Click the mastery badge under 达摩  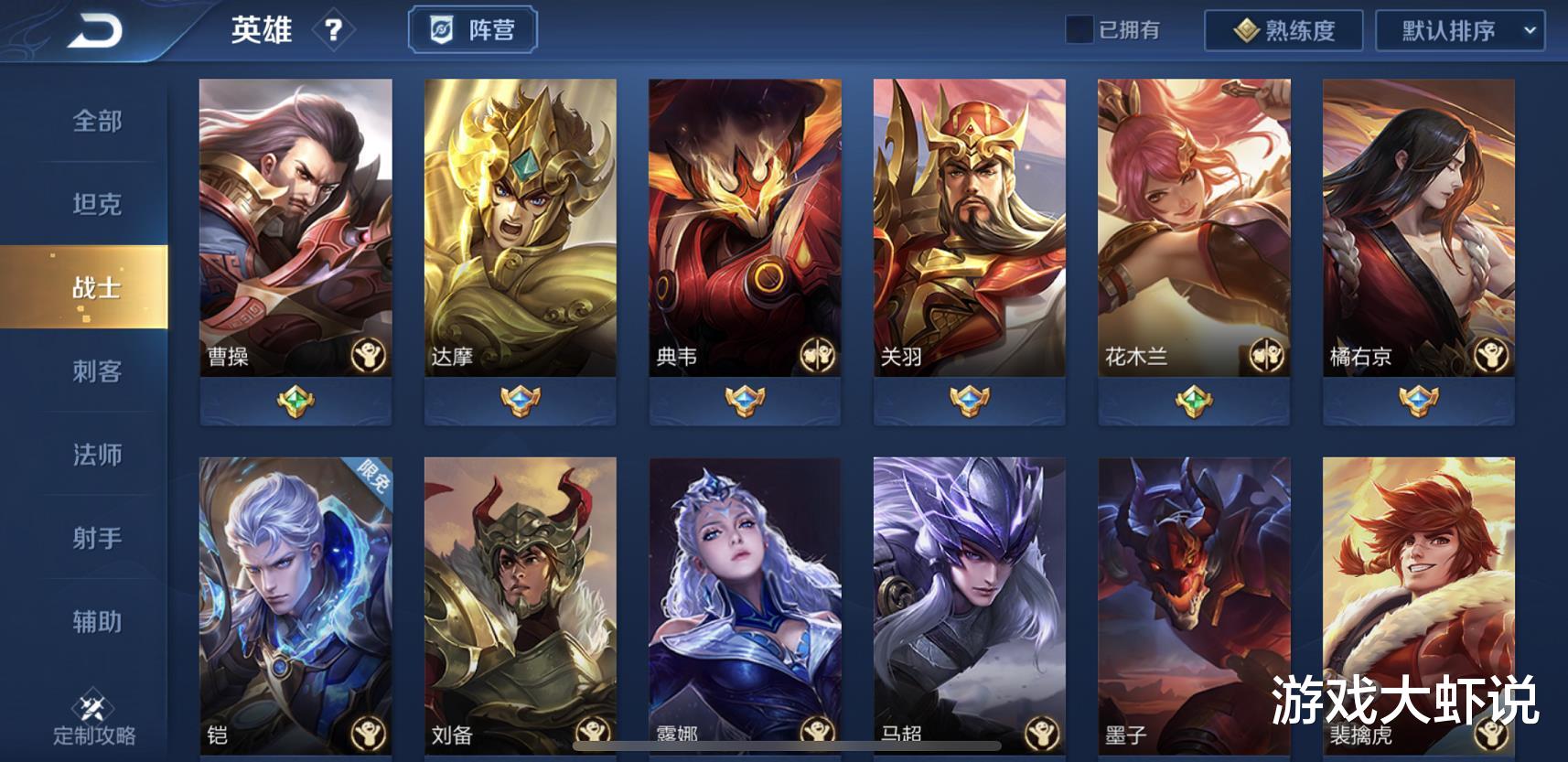tap(520, 398)
